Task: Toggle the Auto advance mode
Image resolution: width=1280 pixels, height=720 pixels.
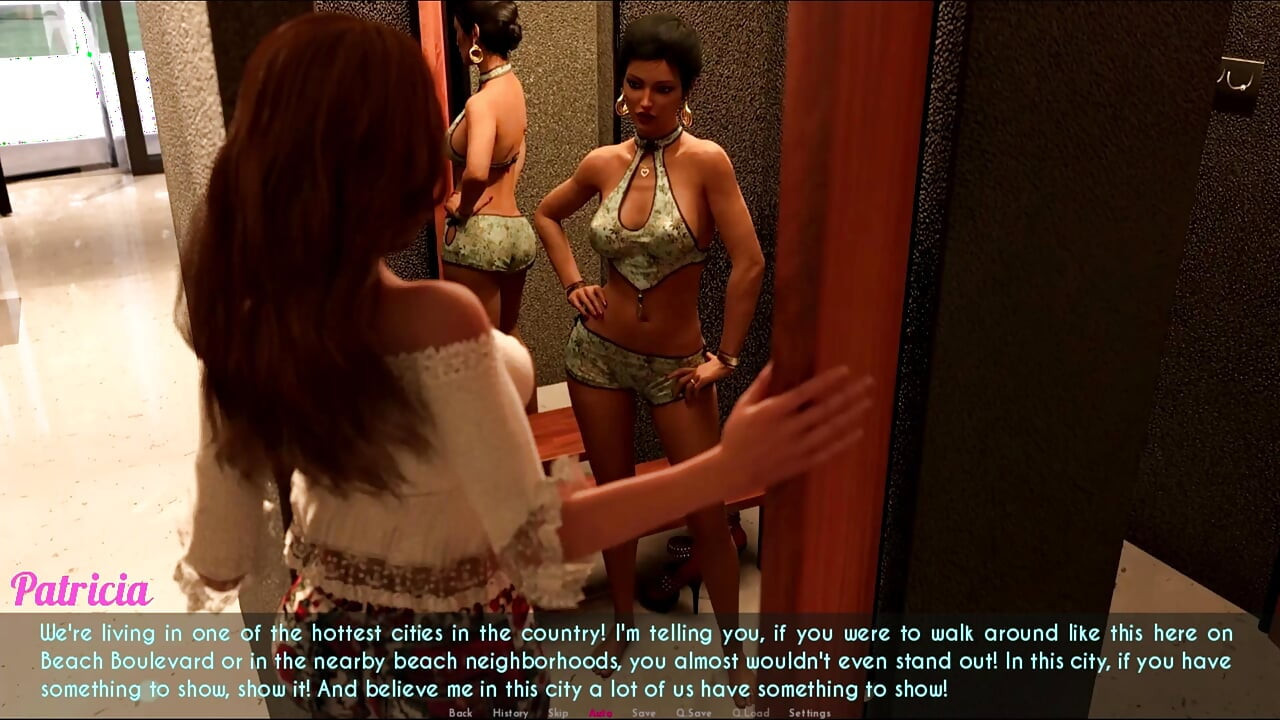Action: (x=600, y=713)
